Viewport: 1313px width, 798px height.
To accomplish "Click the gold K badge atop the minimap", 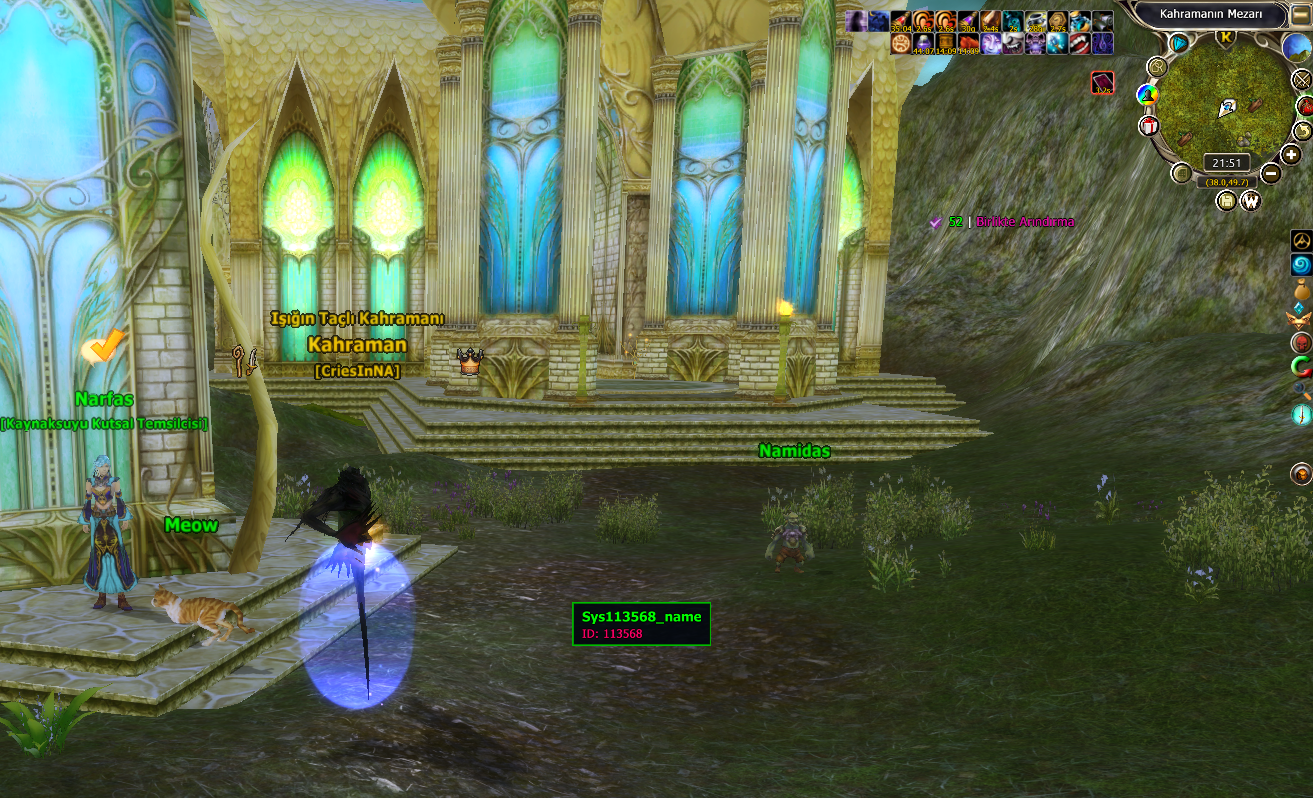I will (1226, 38).
